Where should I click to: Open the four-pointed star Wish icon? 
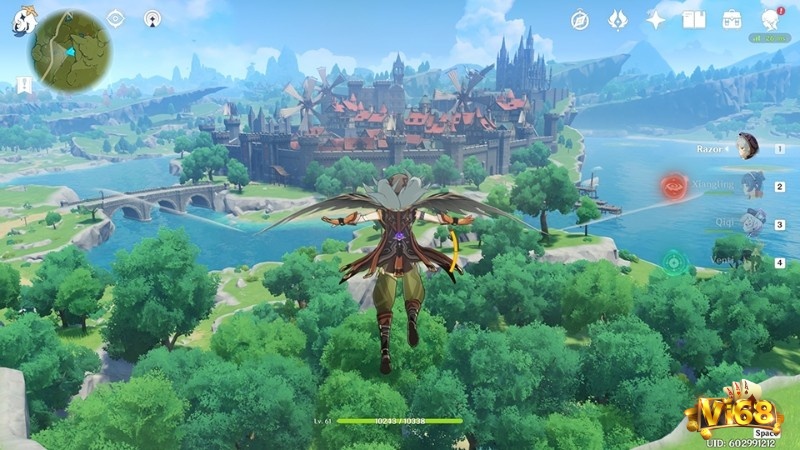coord(655,20)
